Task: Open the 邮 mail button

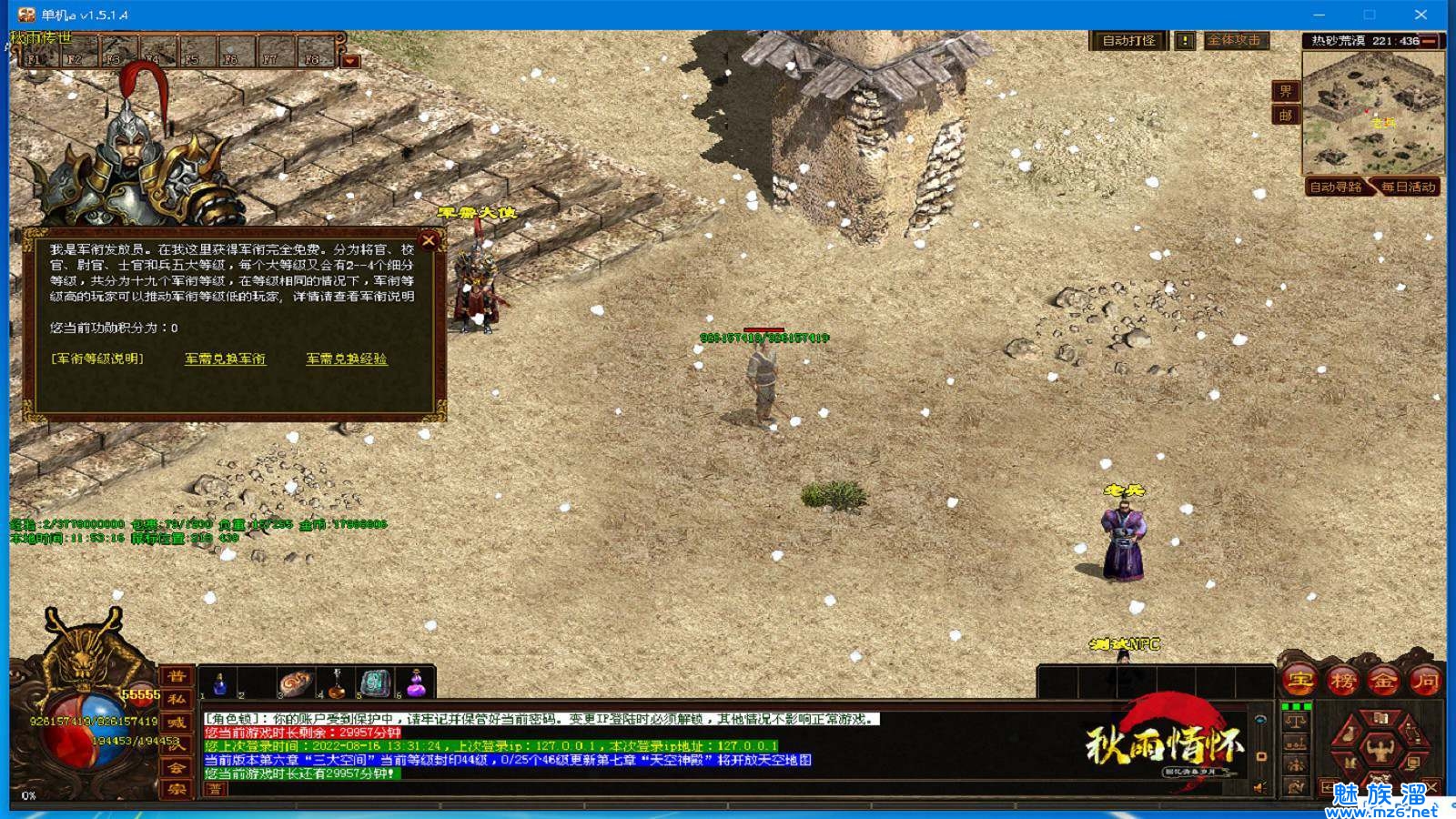Action: click(x=1285, y=116)
